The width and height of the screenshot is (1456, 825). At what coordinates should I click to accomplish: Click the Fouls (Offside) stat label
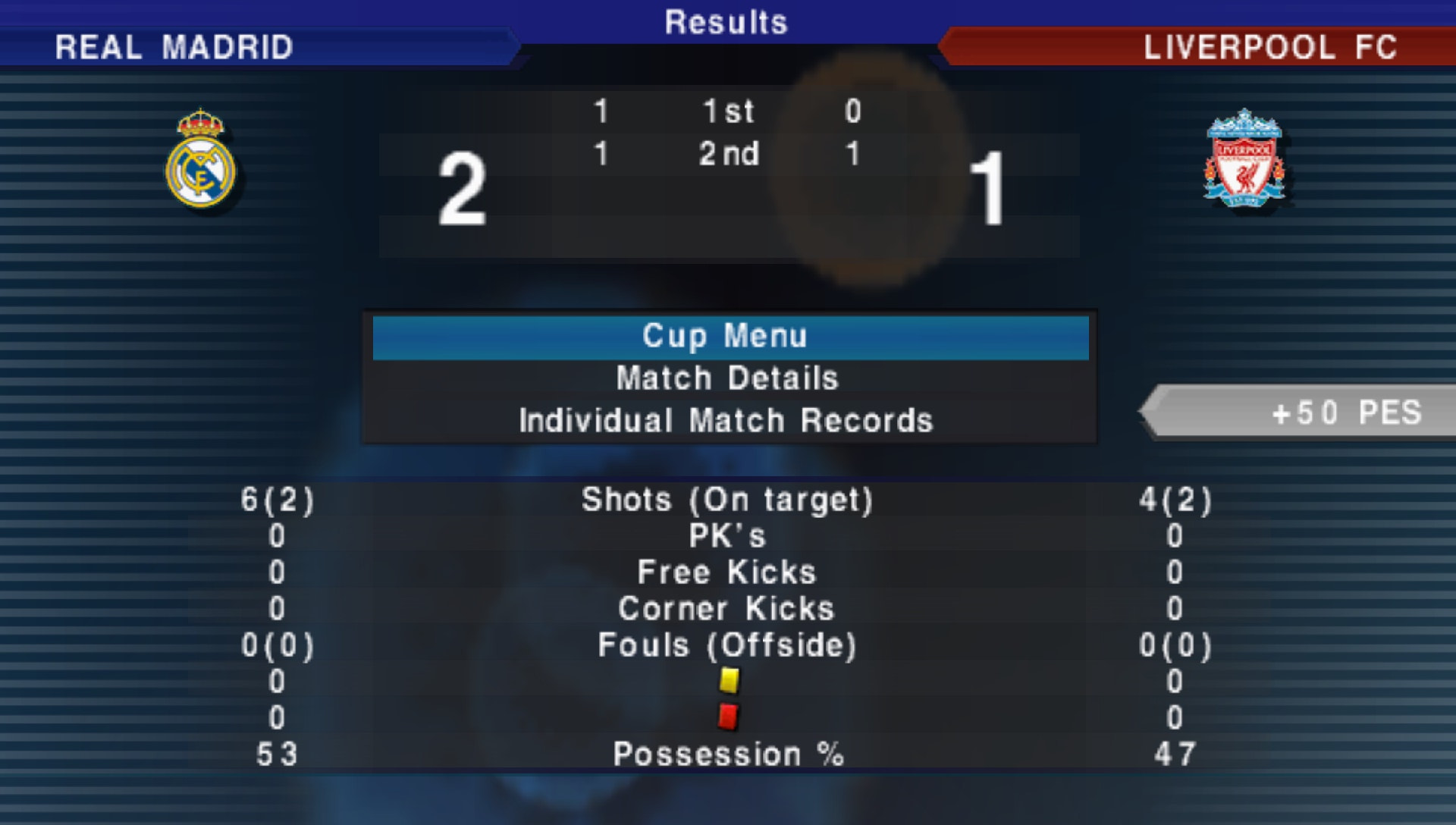(x=726, y=646)
